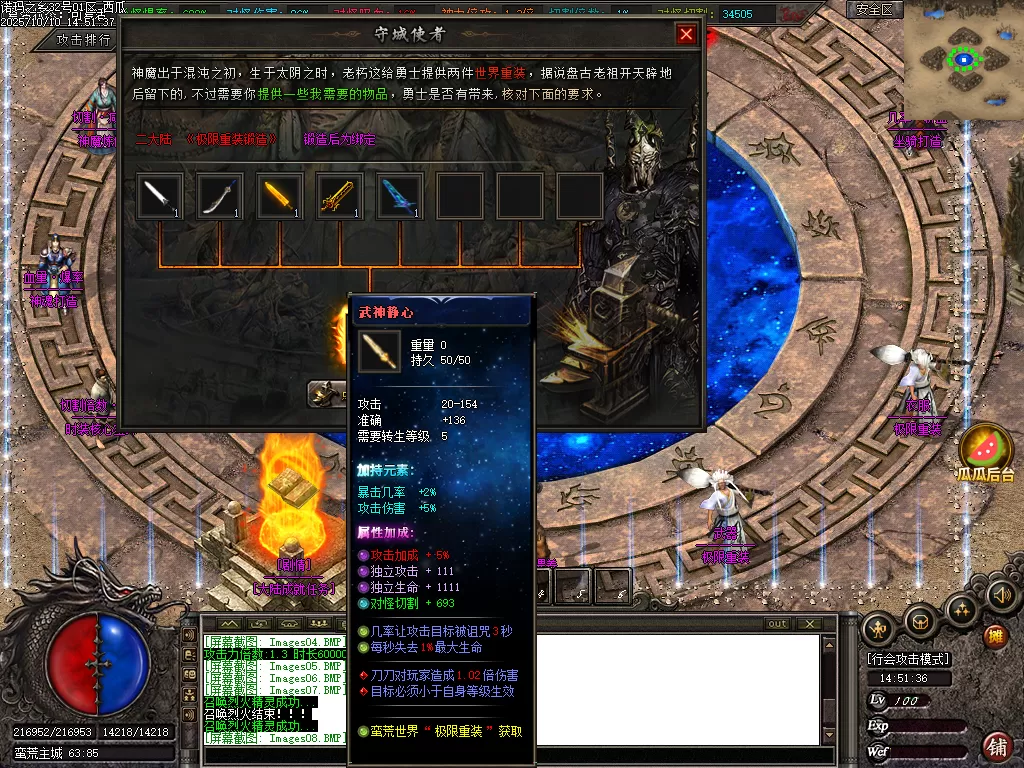
Task: Pick the glowing golden sword slot
Action: point(280,196)
